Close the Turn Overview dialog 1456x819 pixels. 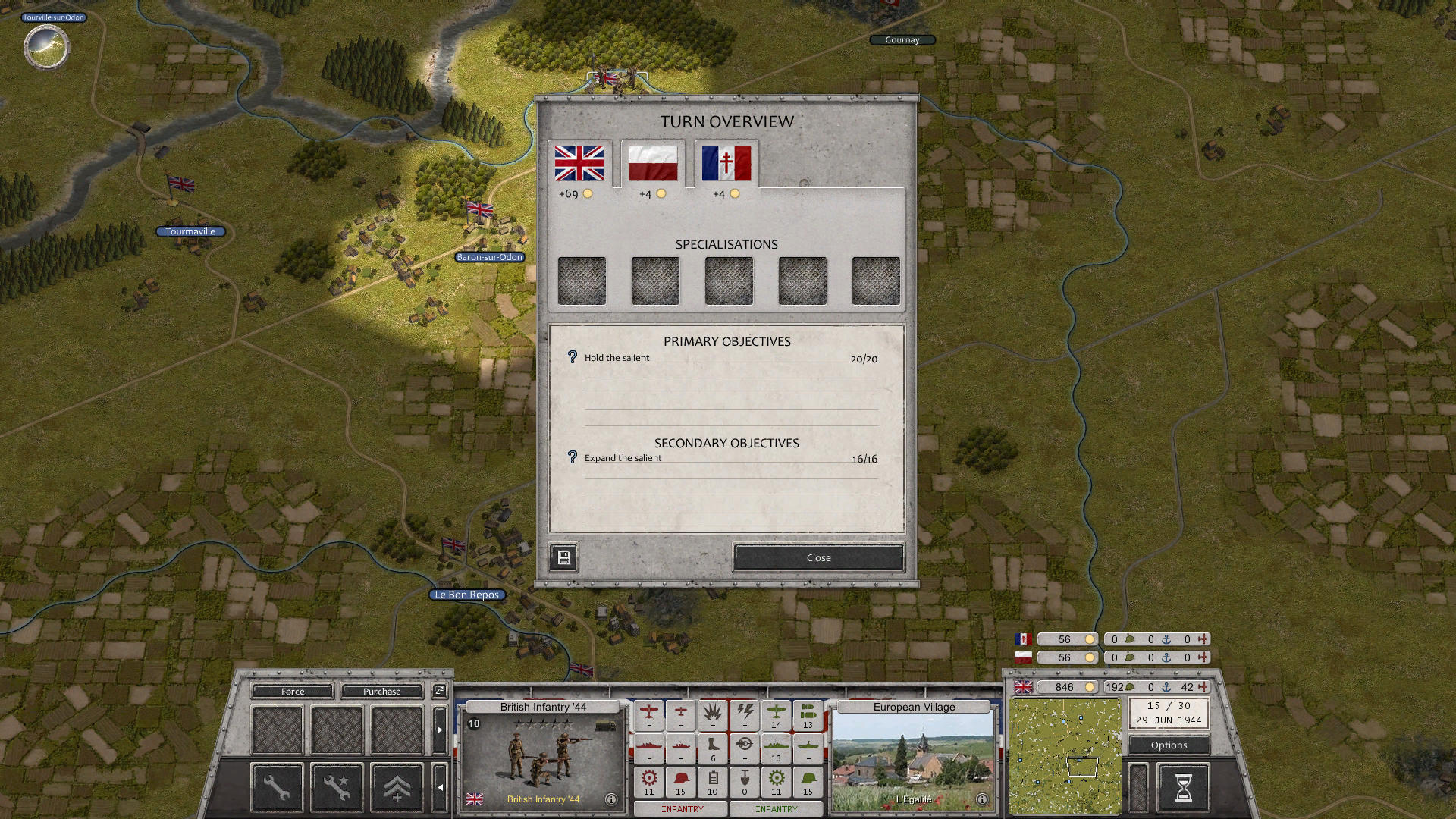817,557
